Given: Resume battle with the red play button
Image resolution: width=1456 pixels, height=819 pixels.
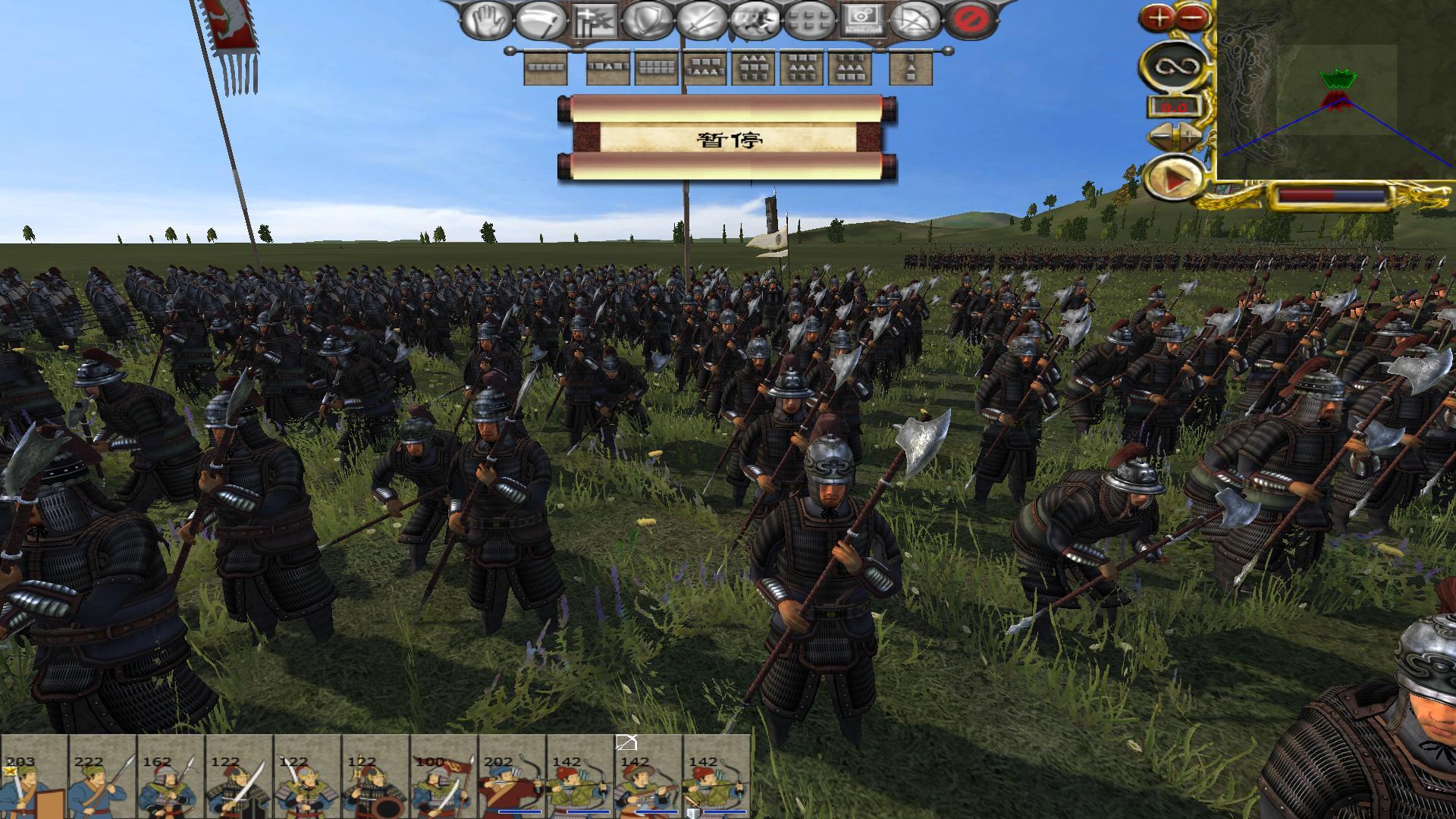Looking at the screenshot, I should (1175, 180).
